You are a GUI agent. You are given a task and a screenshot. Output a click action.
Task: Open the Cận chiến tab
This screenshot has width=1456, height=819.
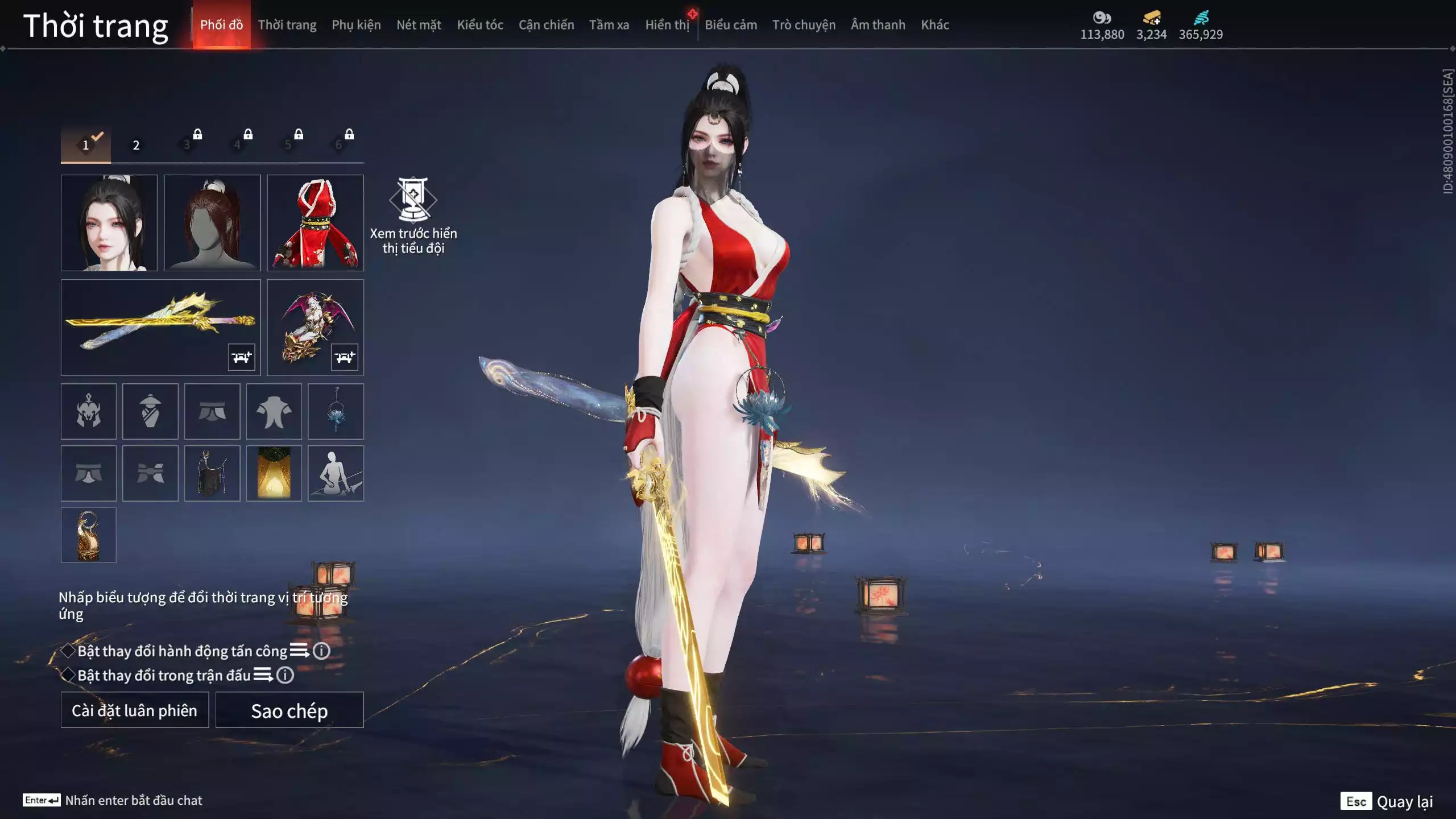coord(546,25)
